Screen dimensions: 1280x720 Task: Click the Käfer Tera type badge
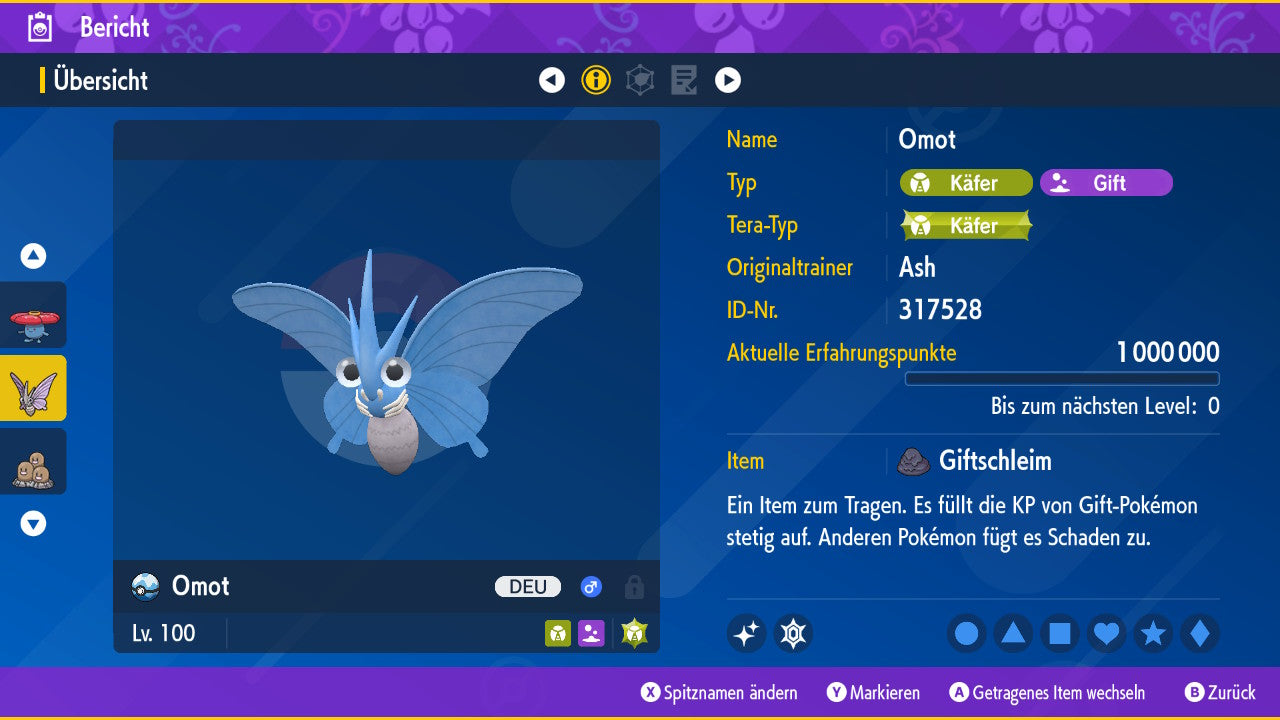point(966,226)
